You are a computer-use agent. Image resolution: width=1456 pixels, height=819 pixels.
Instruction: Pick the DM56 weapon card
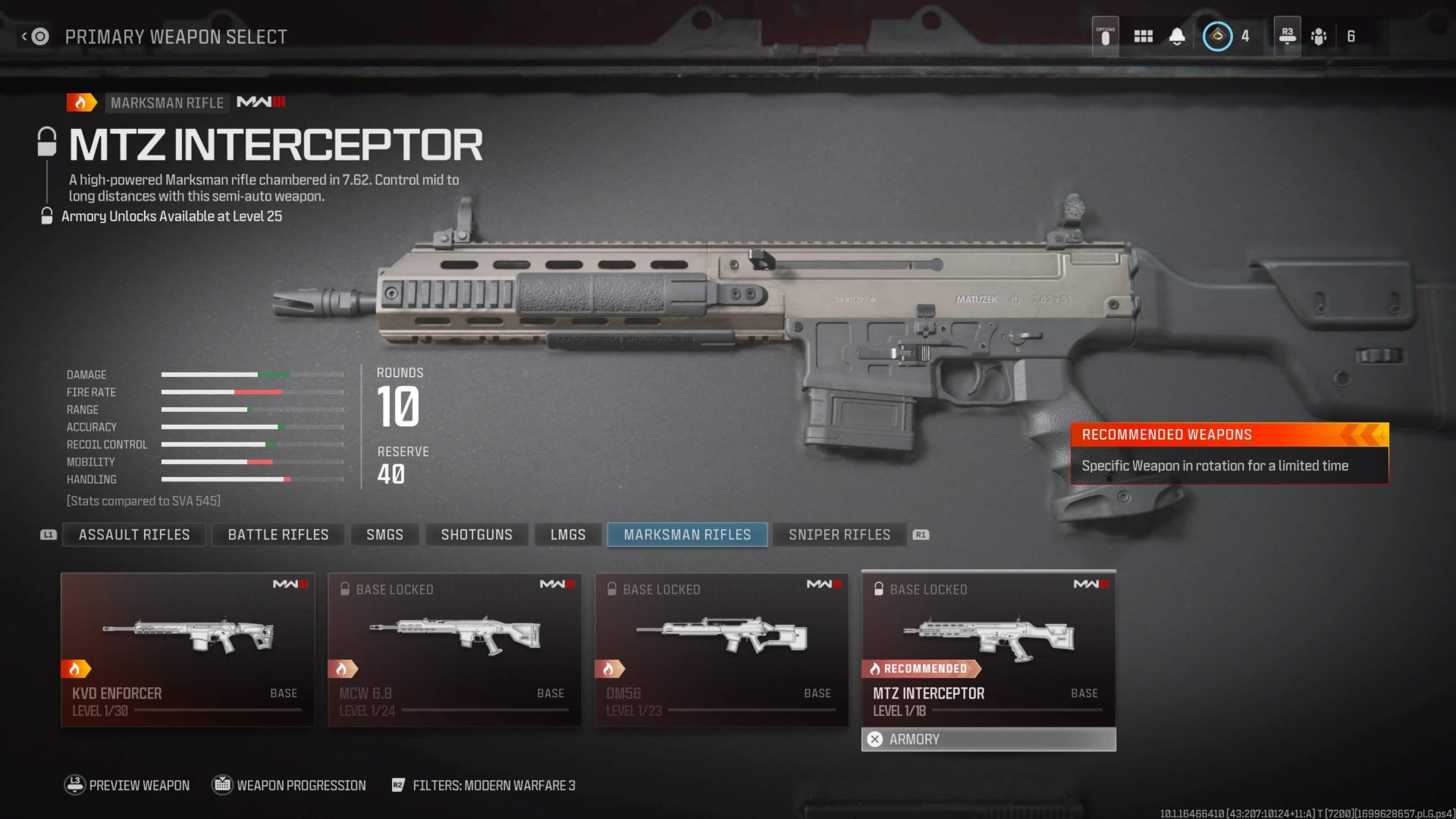point(721,649)
